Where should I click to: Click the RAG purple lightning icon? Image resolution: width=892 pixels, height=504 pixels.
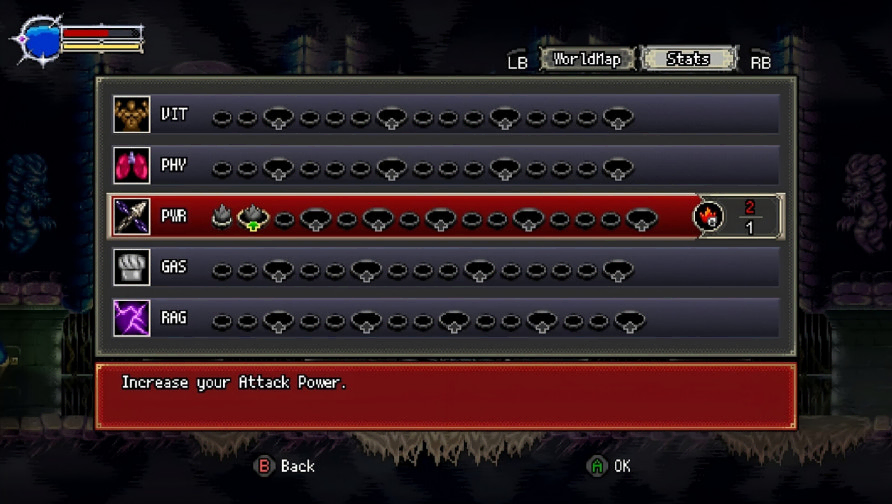click(132, 319)
